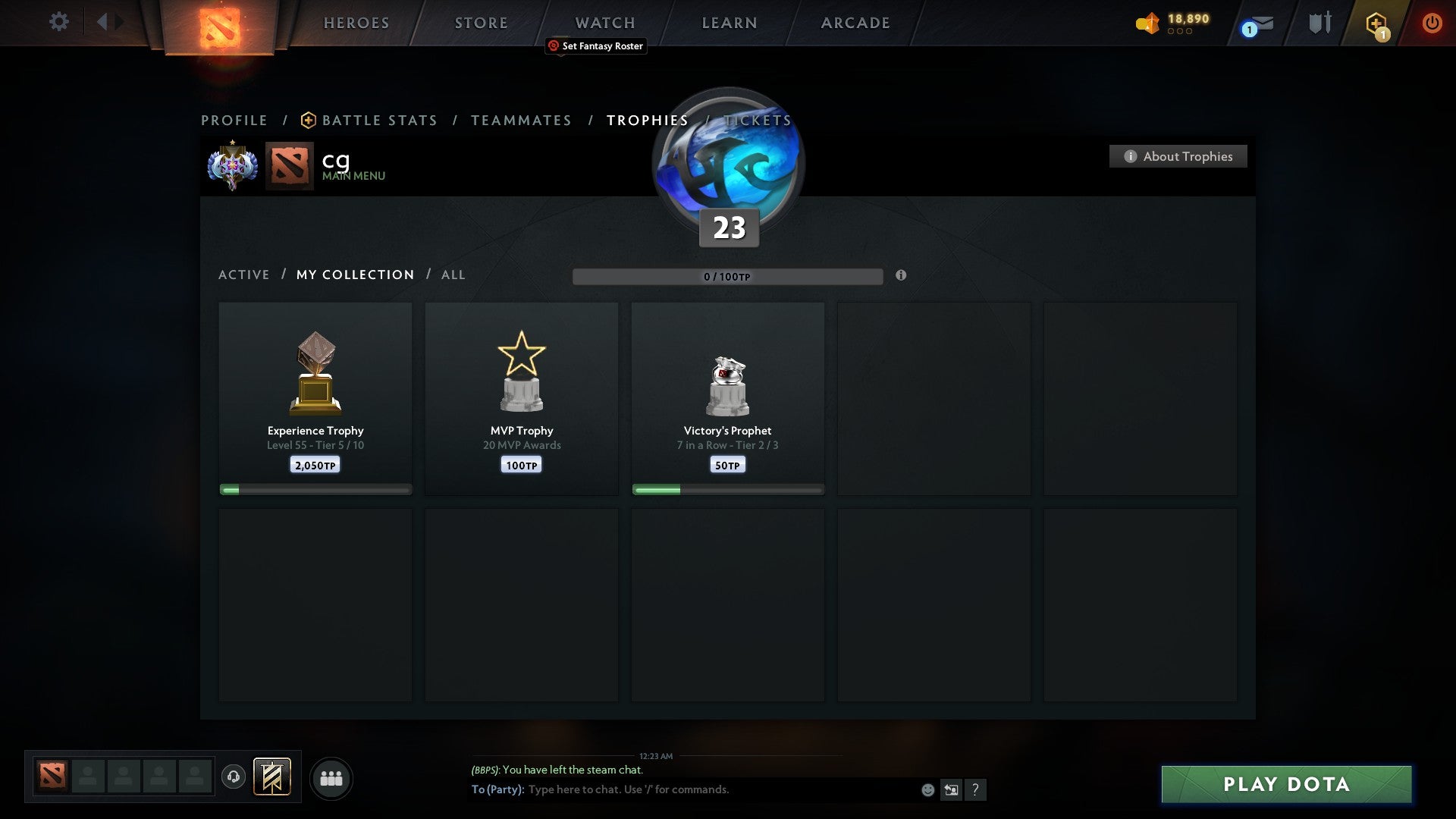Click the battle pass banner icon near party slots
The image size is (1456, 819).
(271, 778)
